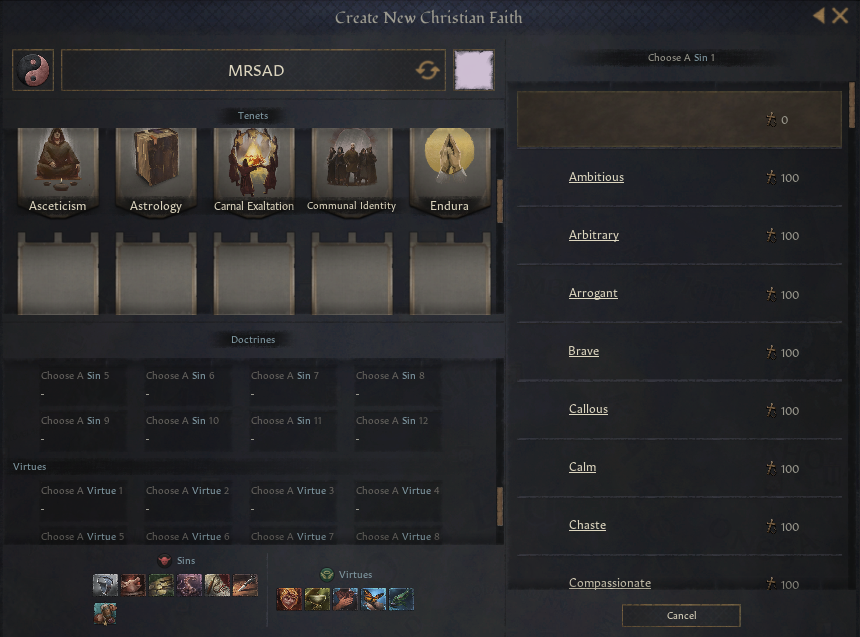This screenshot has width=860, height=637.
Task: Go back using the left arrow button
Action: tap(819, 16)
